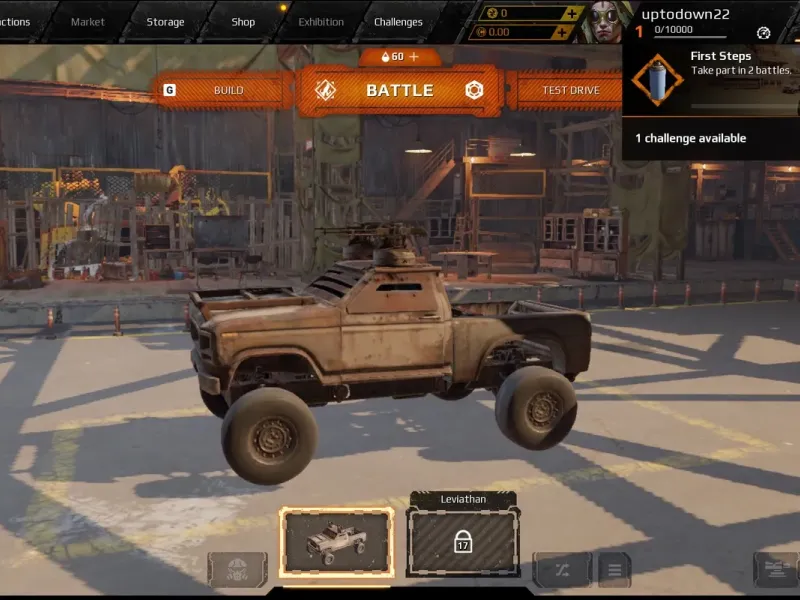800x600 pixels.
Task: Go to the Shop tab
Action: click(243, 22)
